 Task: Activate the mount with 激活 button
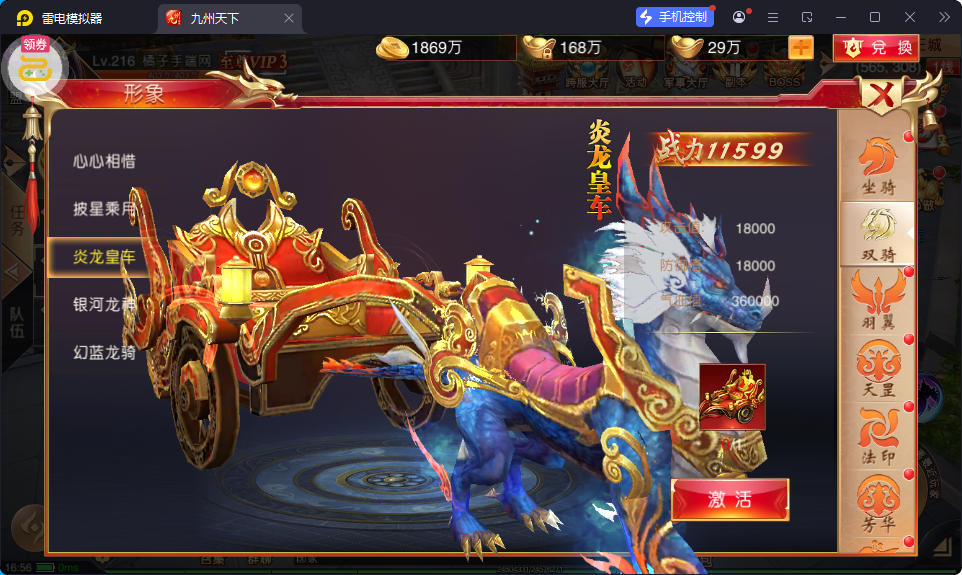[730, 499]
